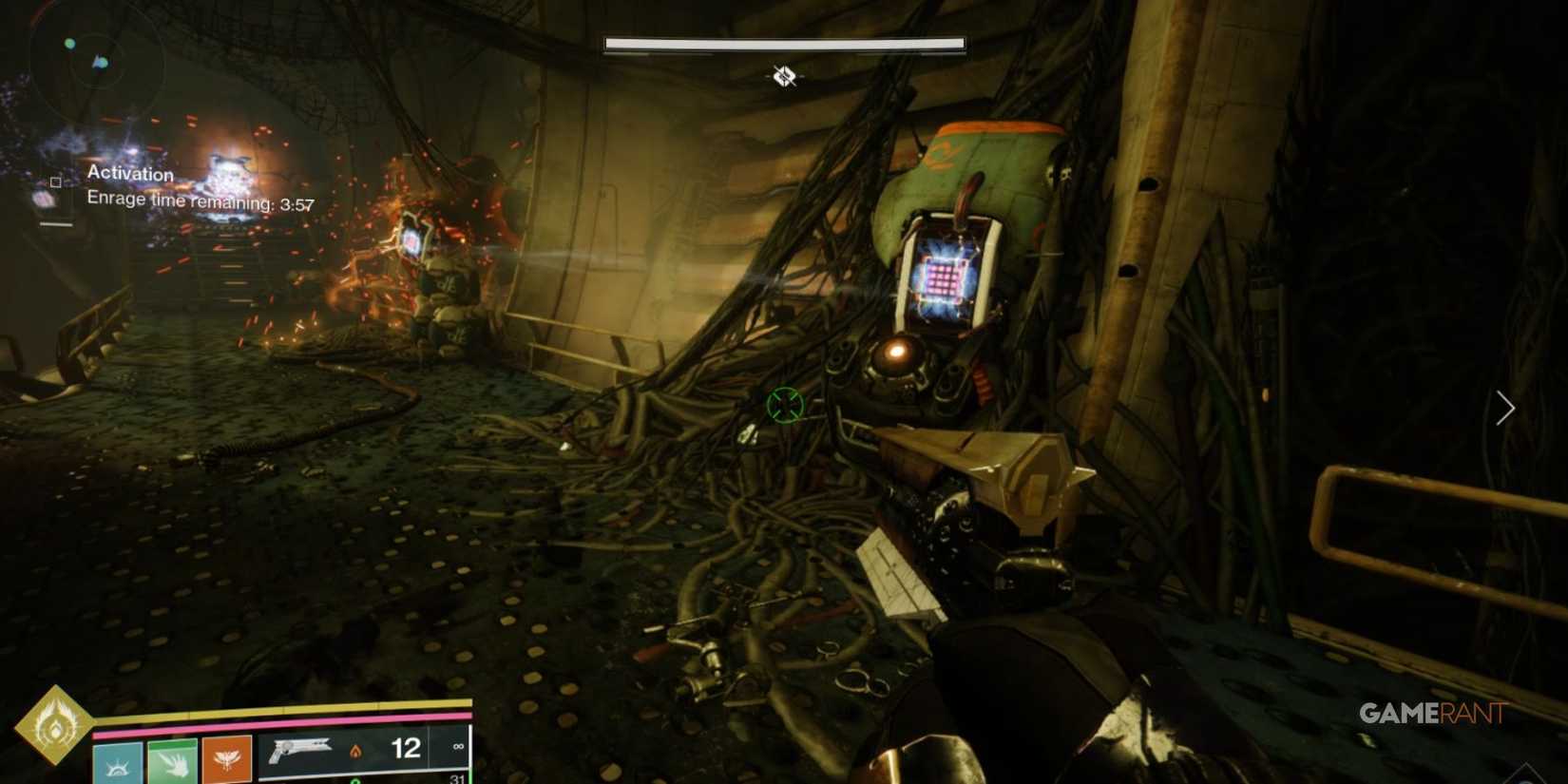Toggle the shield-break marker under the boss bar
1568x784 pixels.
pyautogui.click(x=784, y=76)
